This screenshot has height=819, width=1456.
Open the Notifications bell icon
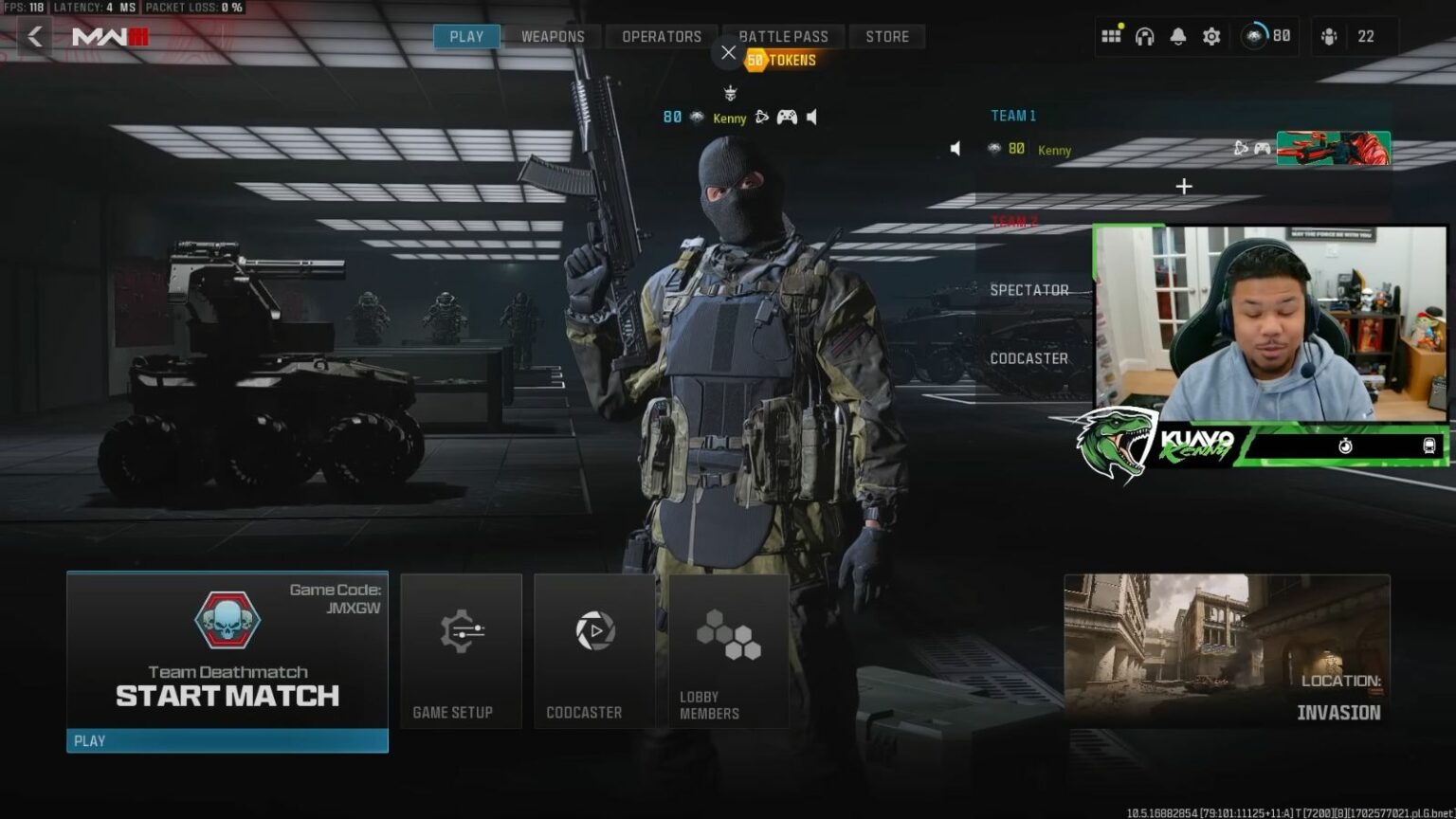pyautogui.click(x=1177, y=36)
